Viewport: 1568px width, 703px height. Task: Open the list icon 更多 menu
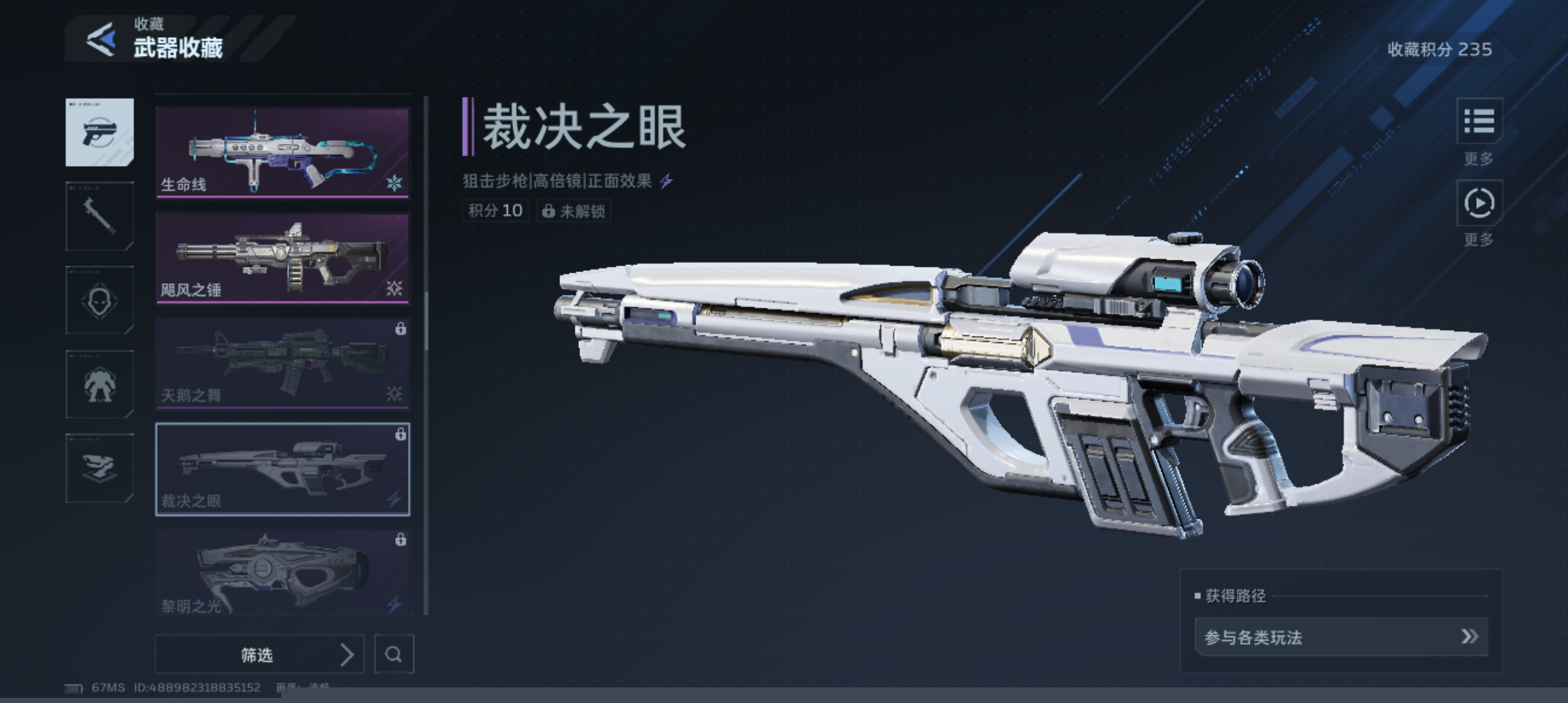pos(1479,121)
